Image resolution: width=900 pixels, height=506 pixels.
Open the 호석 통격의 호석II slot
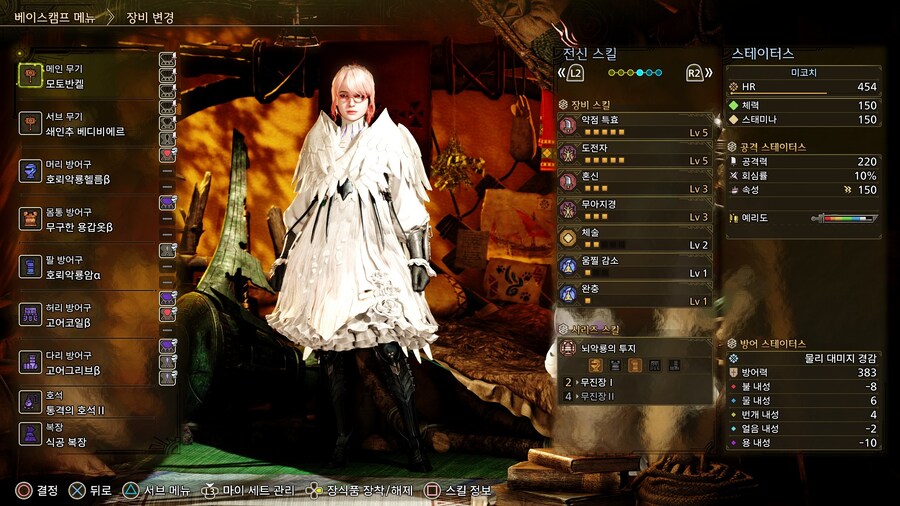coord(85,402)
